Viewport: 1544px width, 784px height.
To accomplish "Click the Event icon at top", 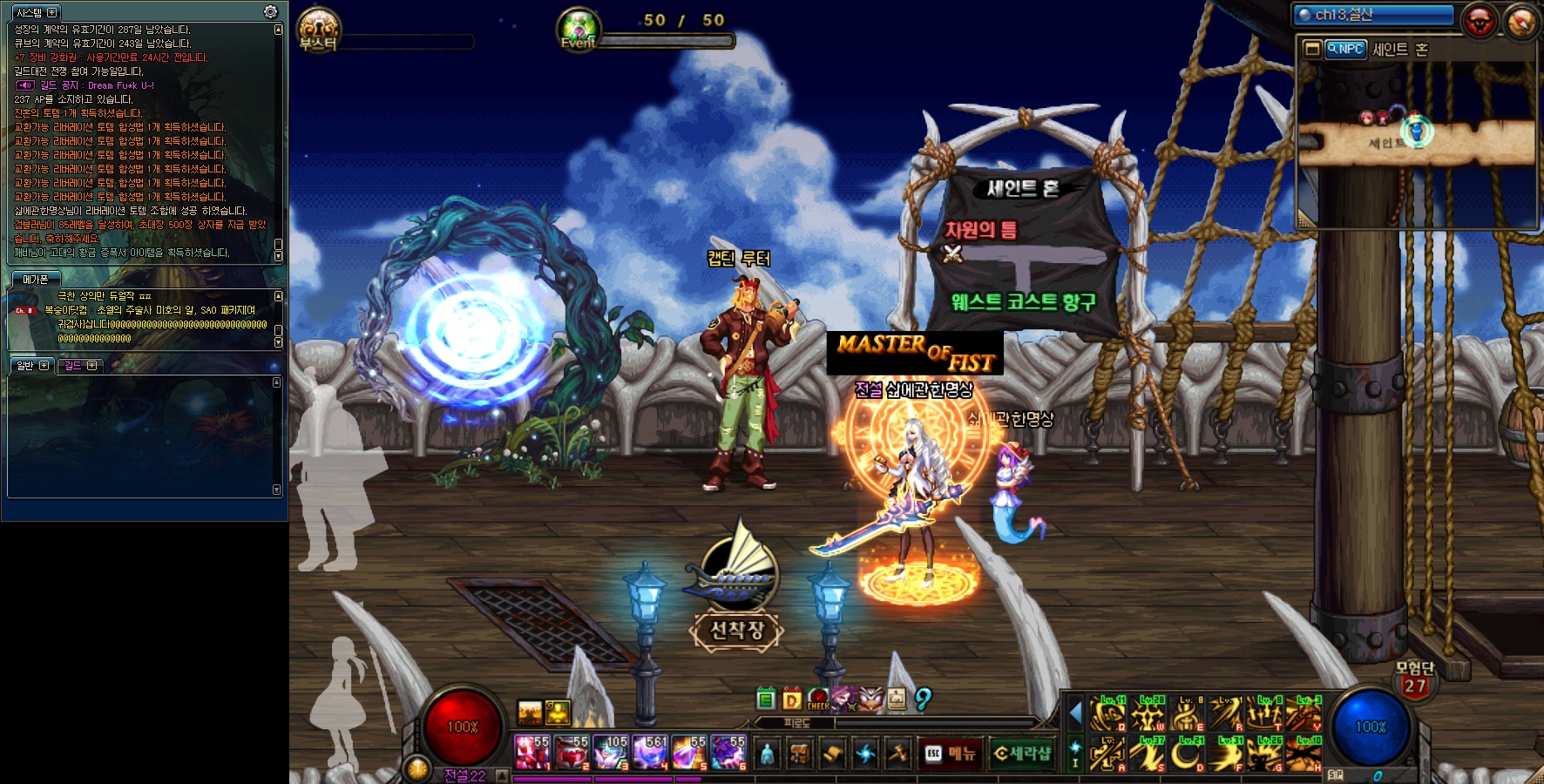I will 579,30.
